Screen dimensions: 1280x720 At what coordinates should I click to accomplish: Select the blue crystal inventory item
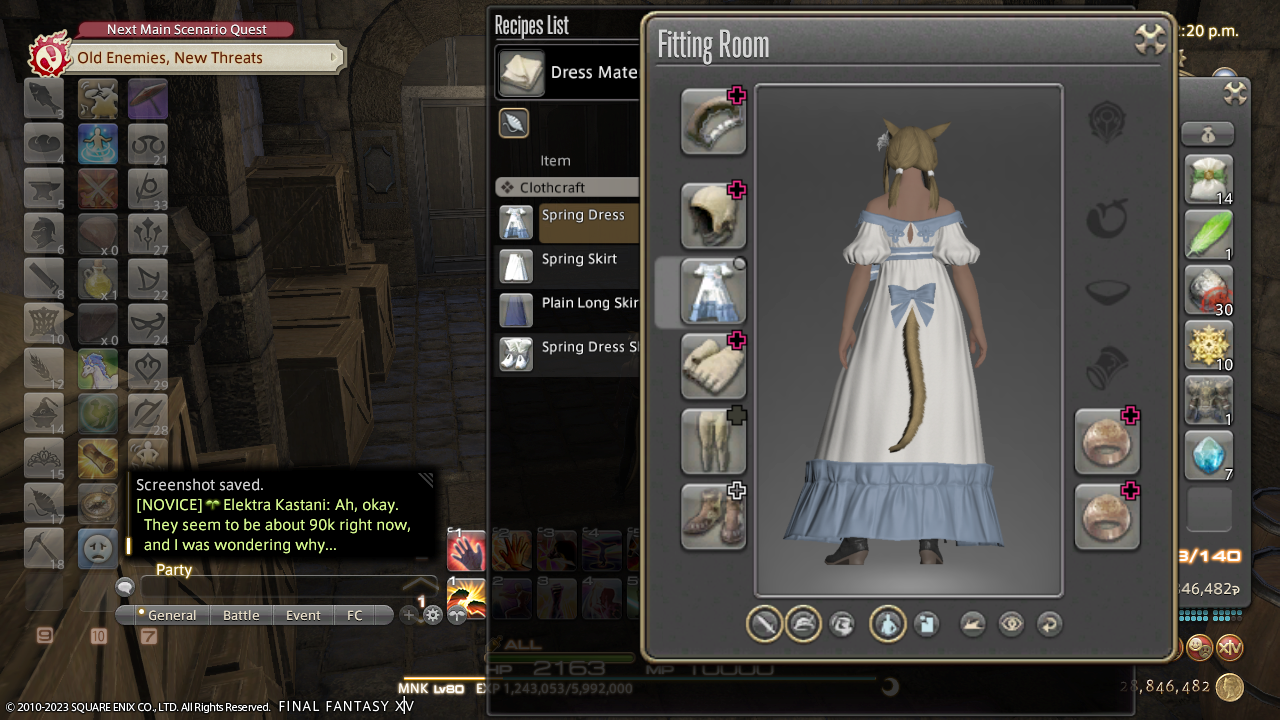coord(1209,455)
